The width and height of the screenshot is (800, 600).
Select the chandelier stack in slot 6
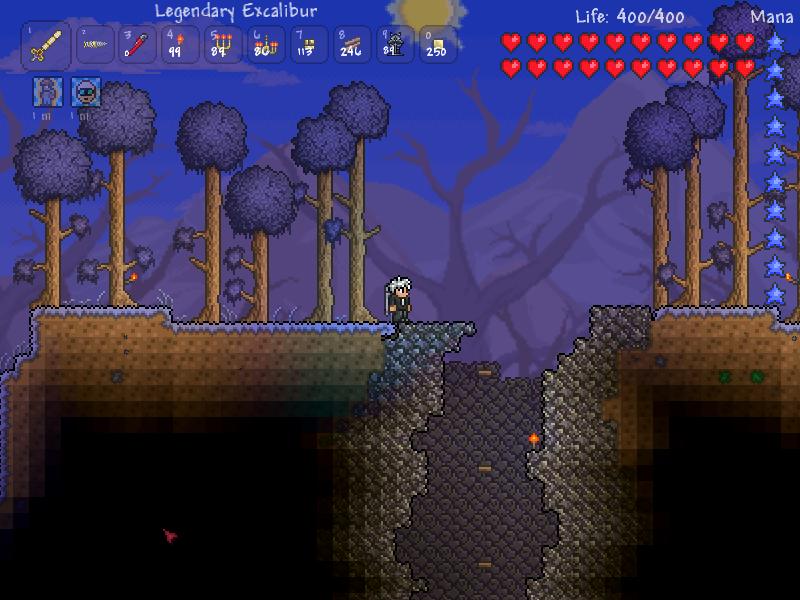(x=266, y=45)
